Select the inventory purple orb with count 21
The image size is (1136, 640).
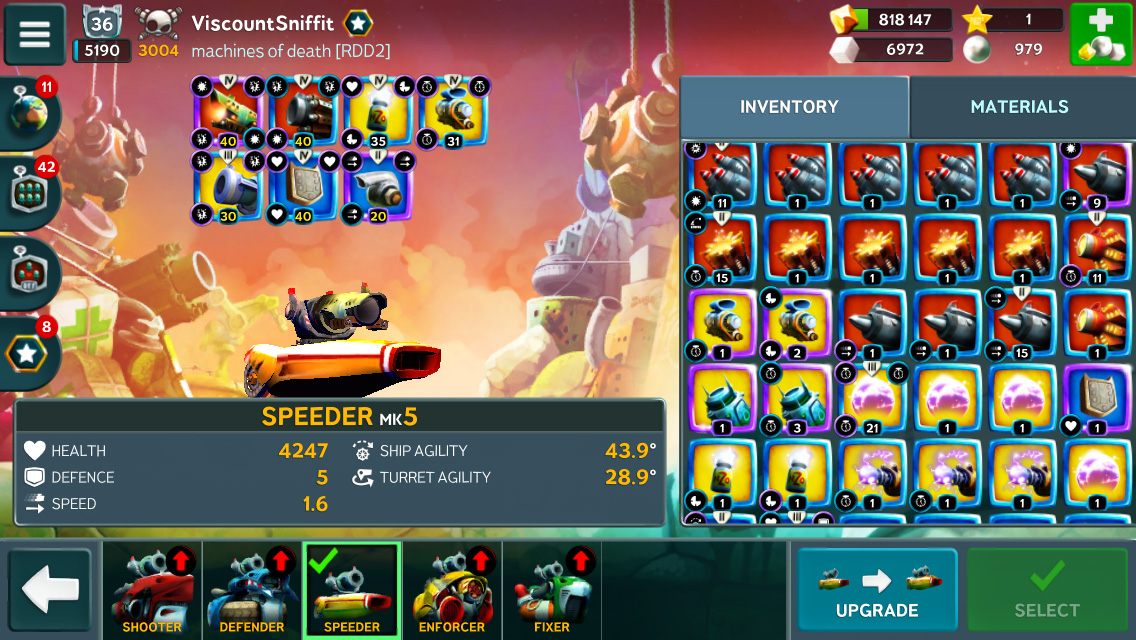pos(871,398)
